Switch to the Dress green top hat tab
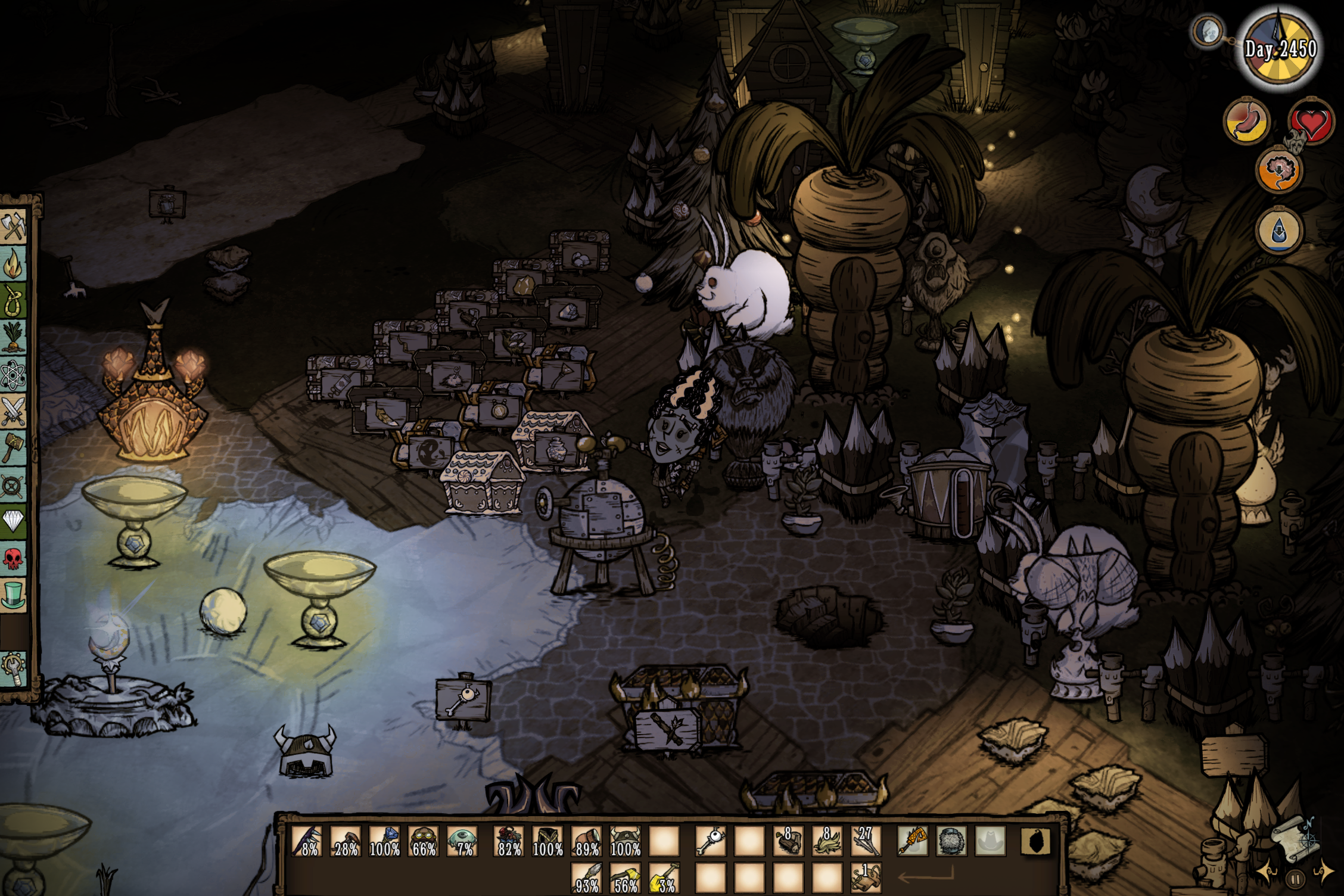This screenshot has height=896, width=1344. (14, 595)
